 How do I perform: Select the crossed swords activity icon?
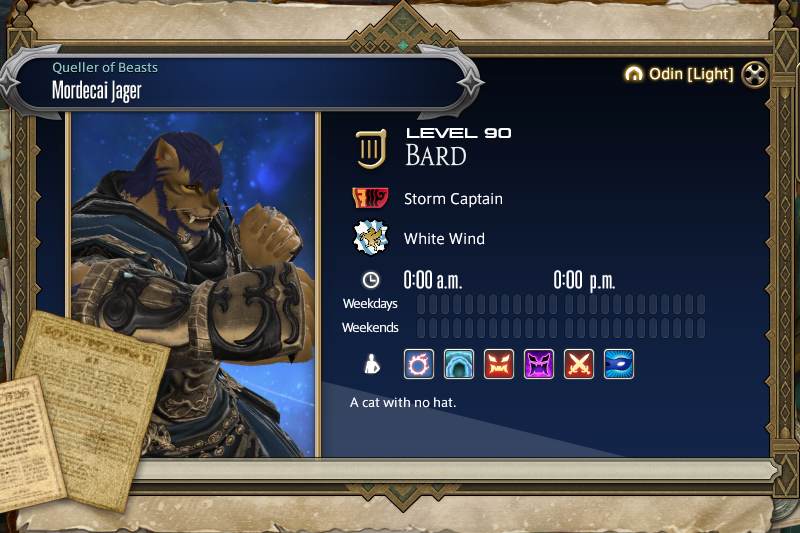click(x=579, y=364)
